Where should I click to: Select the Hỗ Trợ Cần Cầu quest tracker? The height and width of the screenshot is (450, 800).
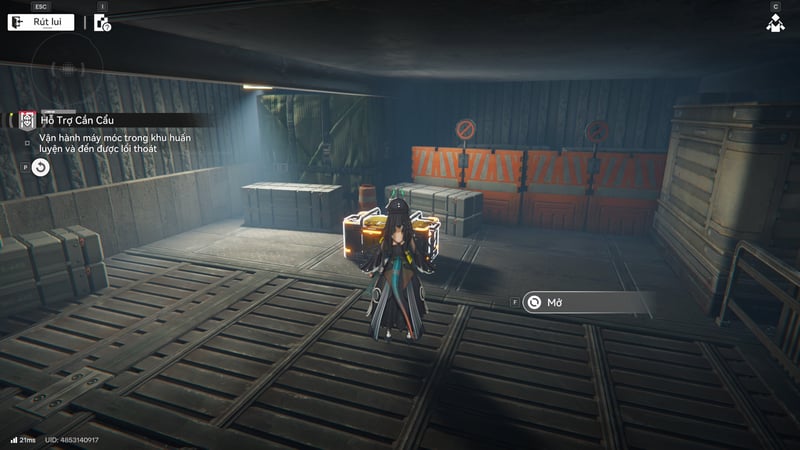coord(76,120)
